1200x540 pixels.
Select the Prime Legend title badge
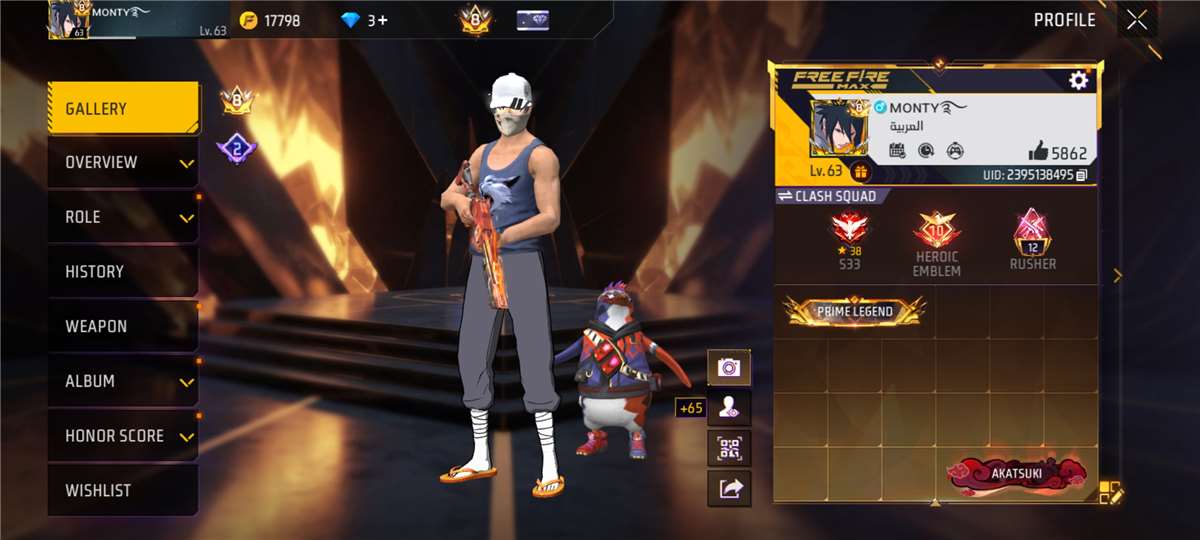[x=854, y=312]
